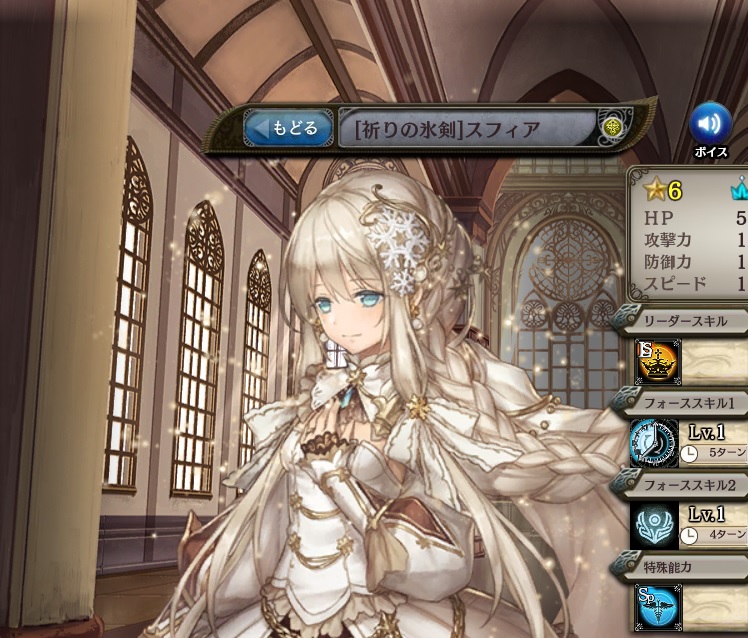The width and height of the screenshot is (748, 638).
Task: View the special ability SP icon
Action: (657, 607)
